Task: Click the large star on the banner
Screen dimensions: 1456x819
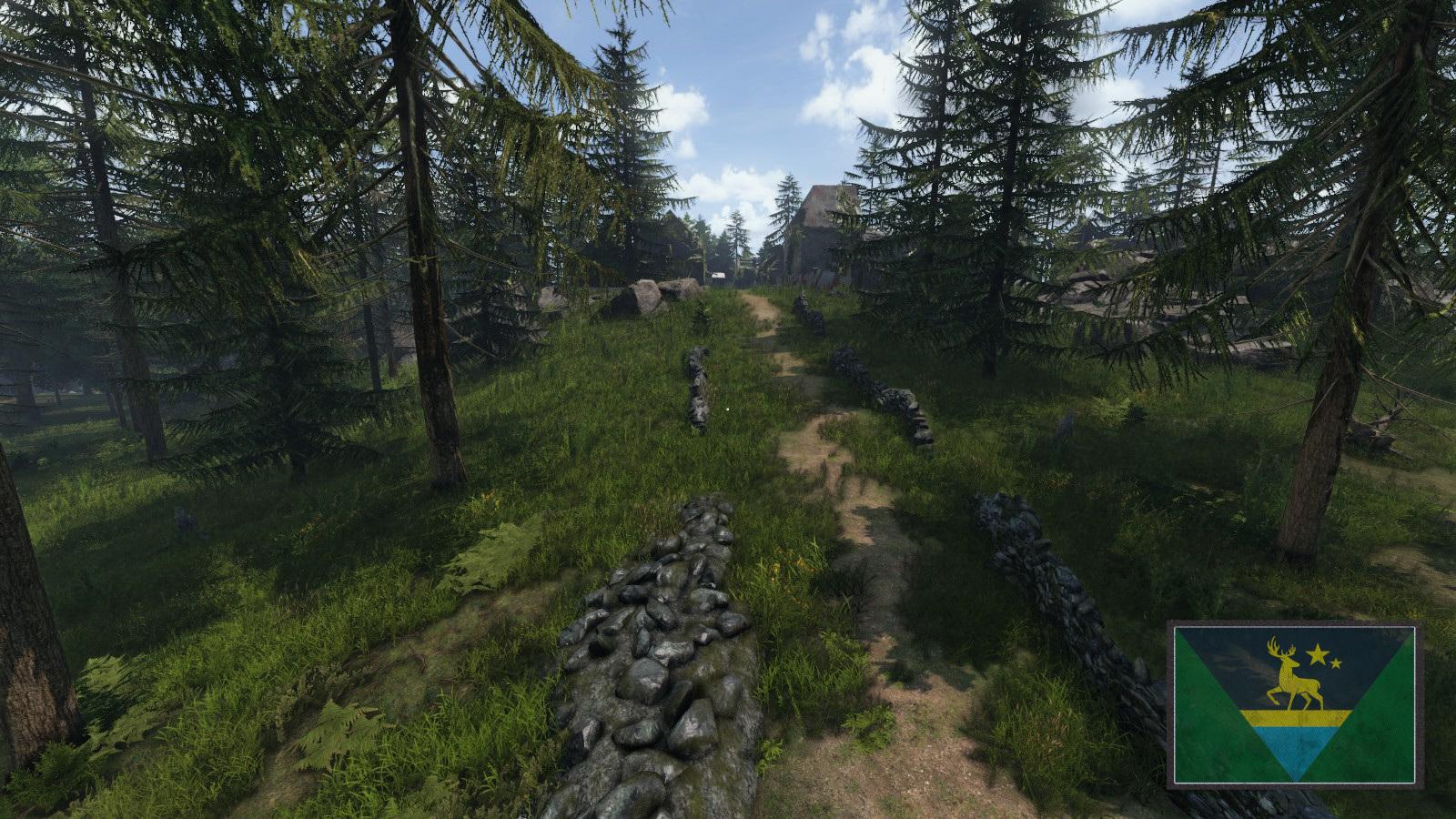Action: pos(1318,652)
